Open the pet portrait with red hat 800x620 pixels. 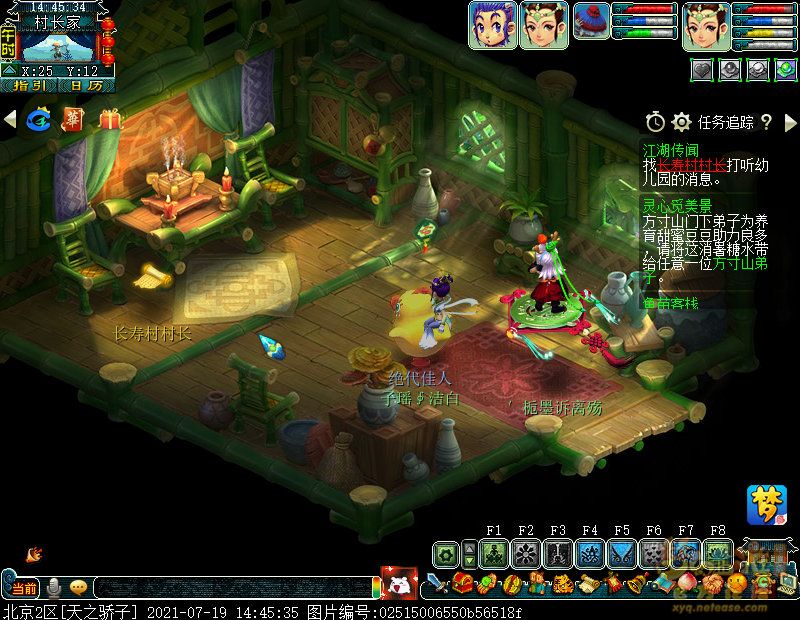click(x=591, y=21)
